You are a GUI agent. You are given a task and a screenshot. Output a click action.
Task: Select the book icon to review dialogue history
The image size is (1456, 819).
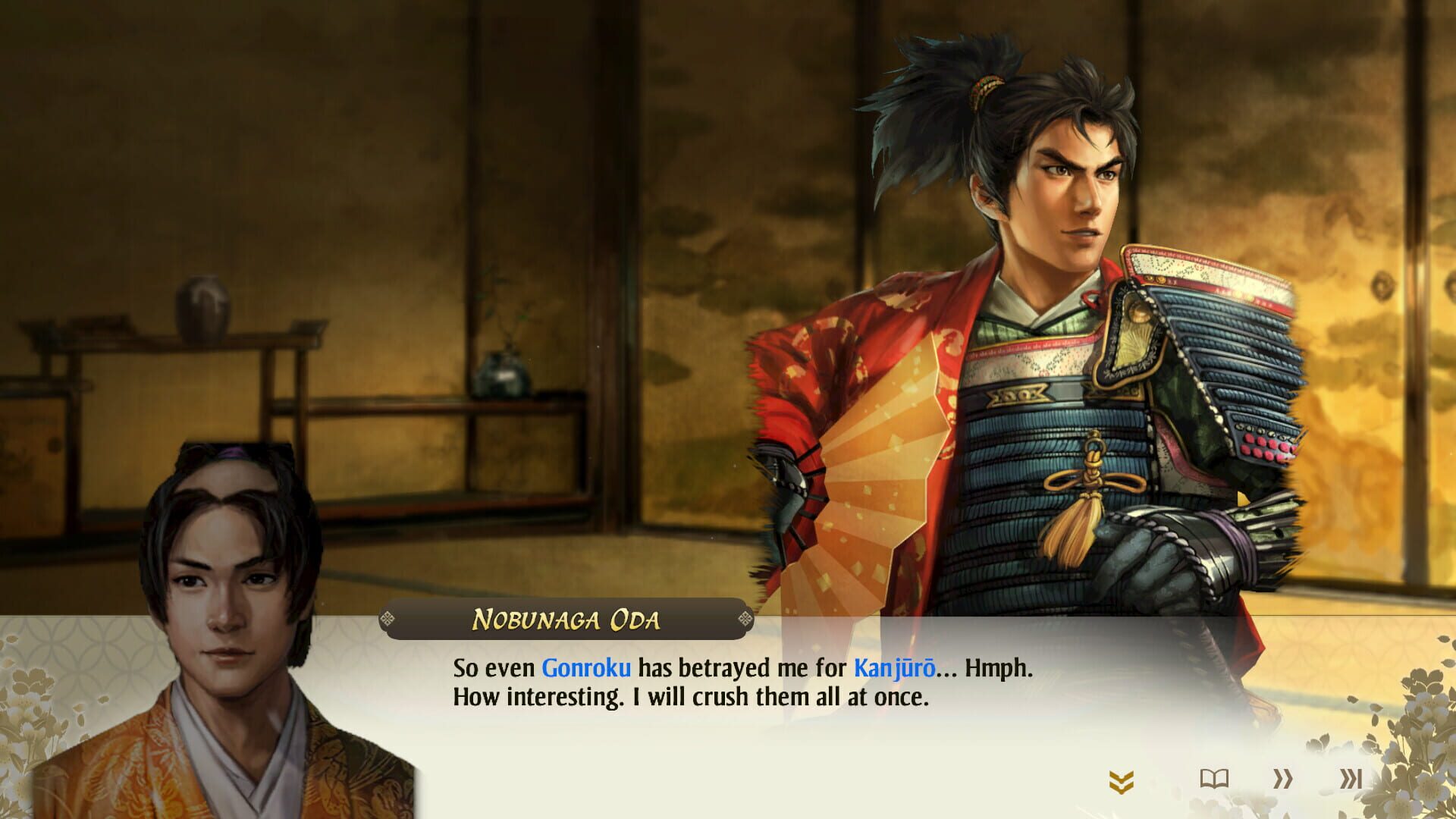[x=1213, y=777]
